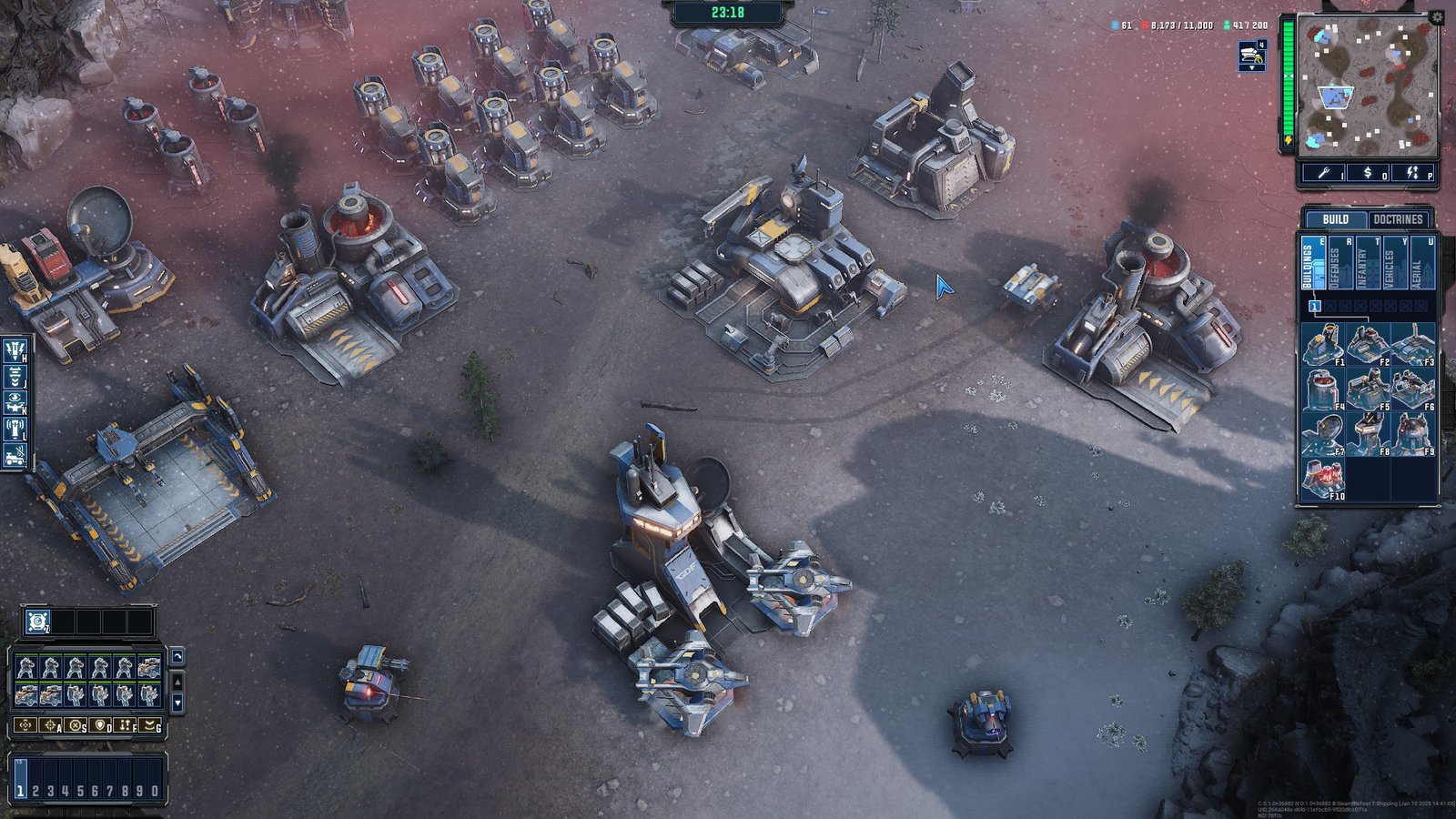Image resolution: width=1456 pixels, height=819 pixels.
Task: Issue the stop command icon labeled S
Action: 76,725
